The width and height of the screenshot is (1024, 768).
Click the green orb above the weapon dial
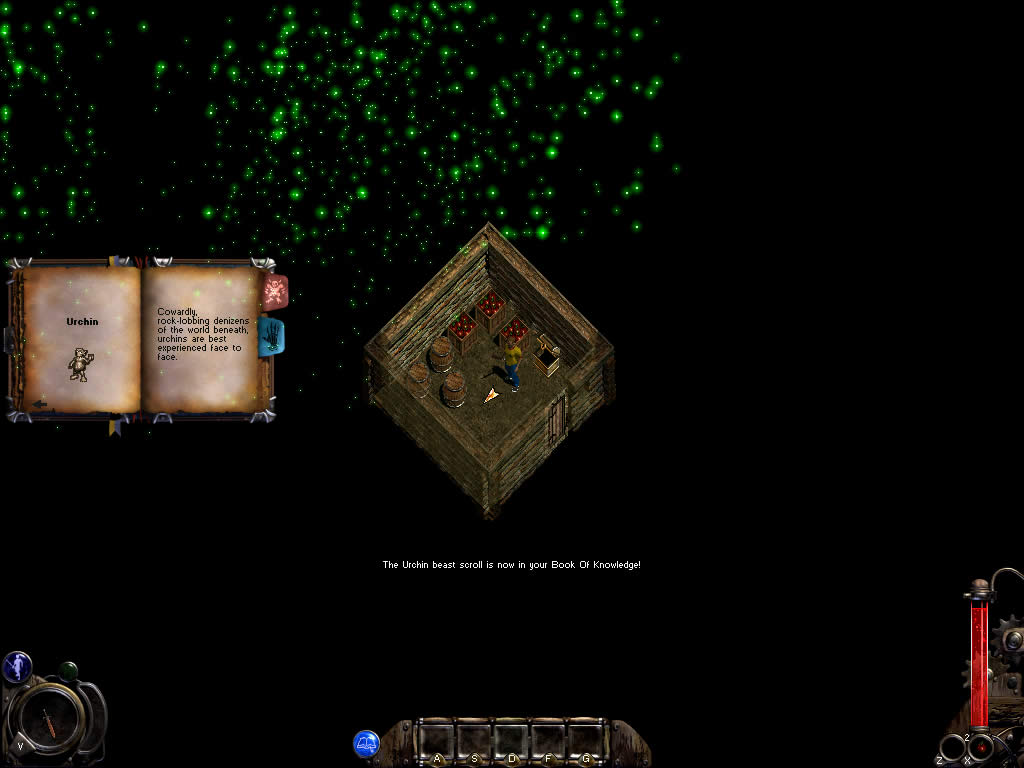point(68,670)
